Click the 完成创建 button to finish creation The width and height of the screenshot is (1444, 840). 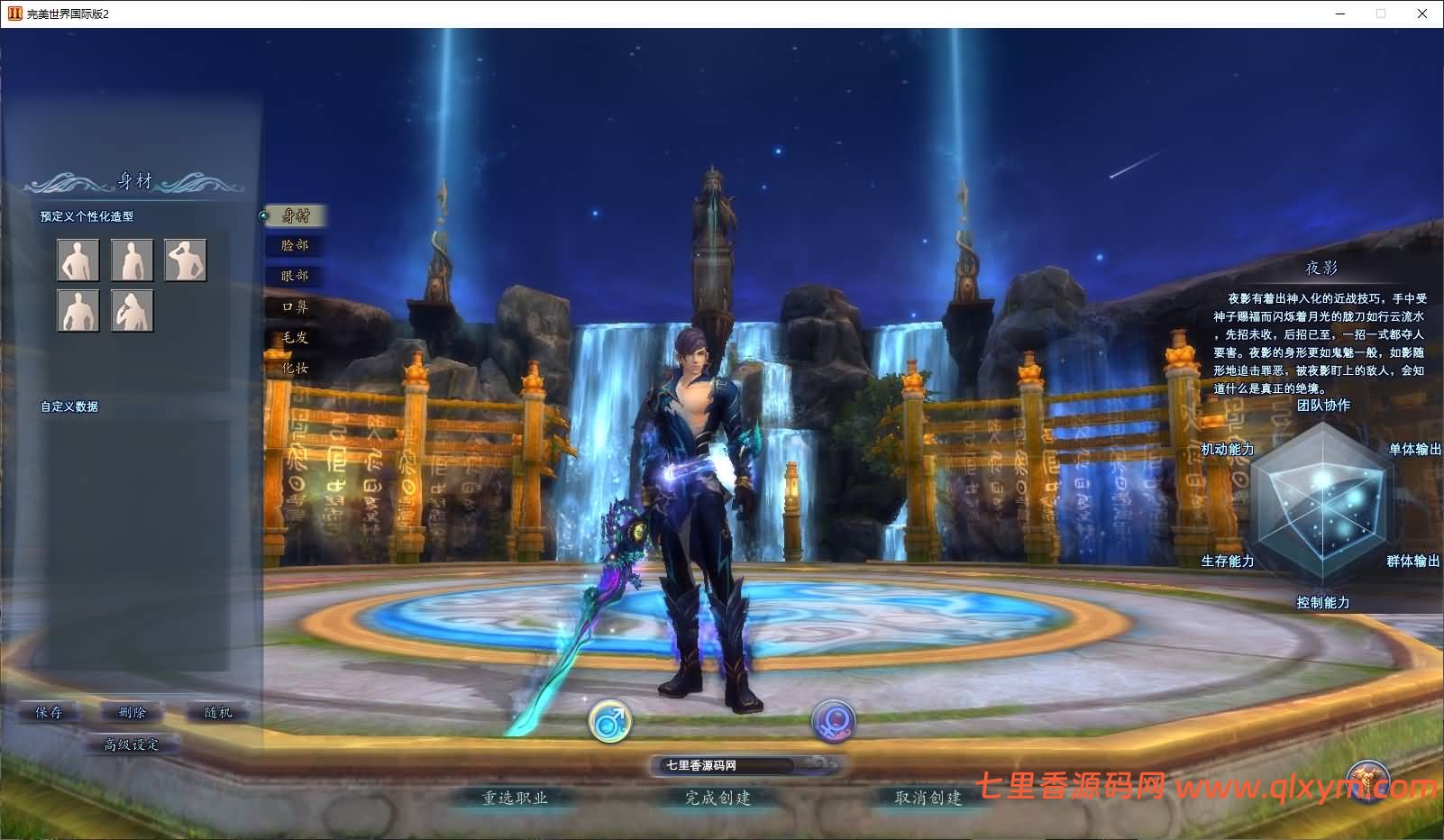click(x=718, y=799)
